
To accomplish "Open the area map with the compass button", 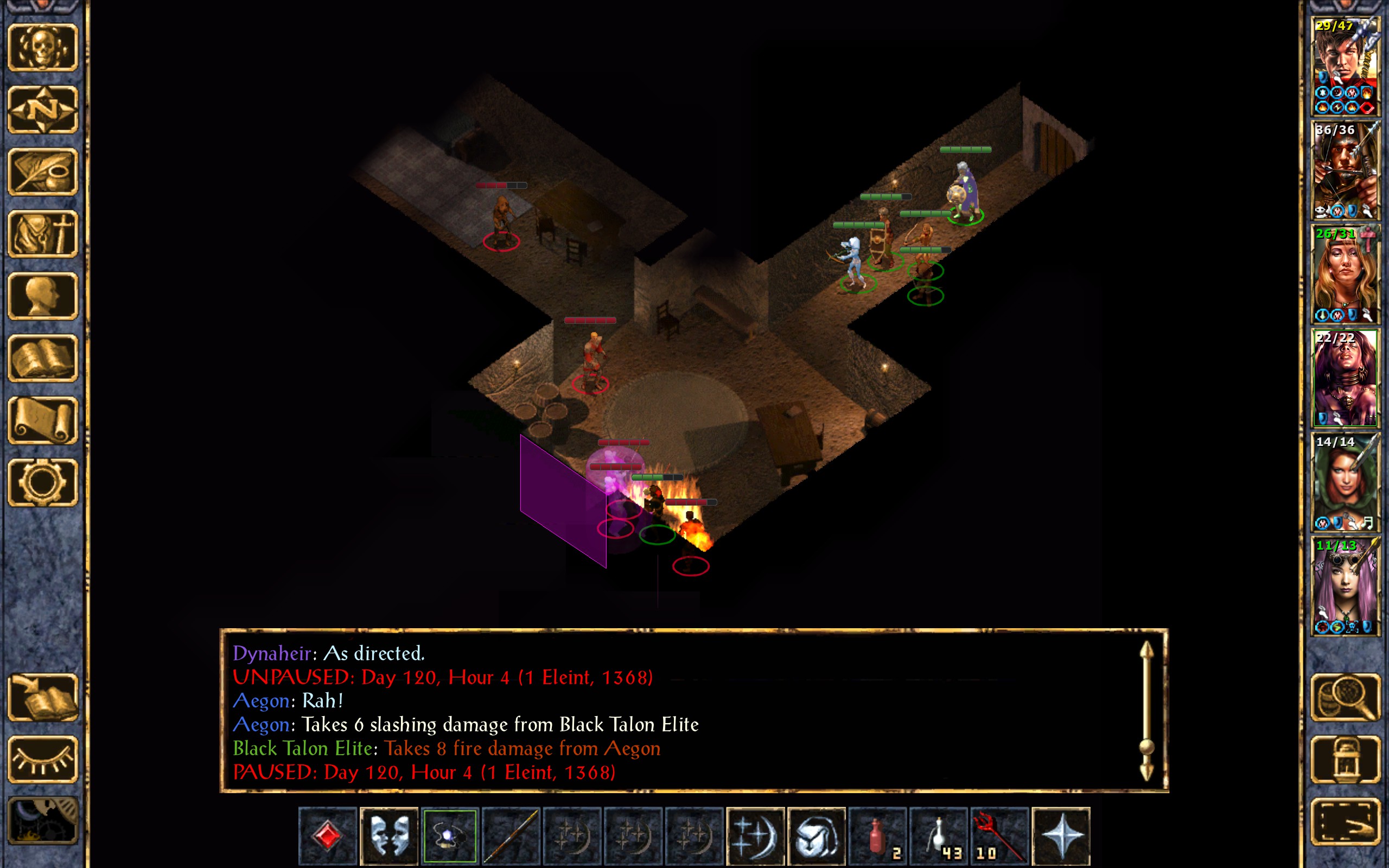I will coord(43,109).
